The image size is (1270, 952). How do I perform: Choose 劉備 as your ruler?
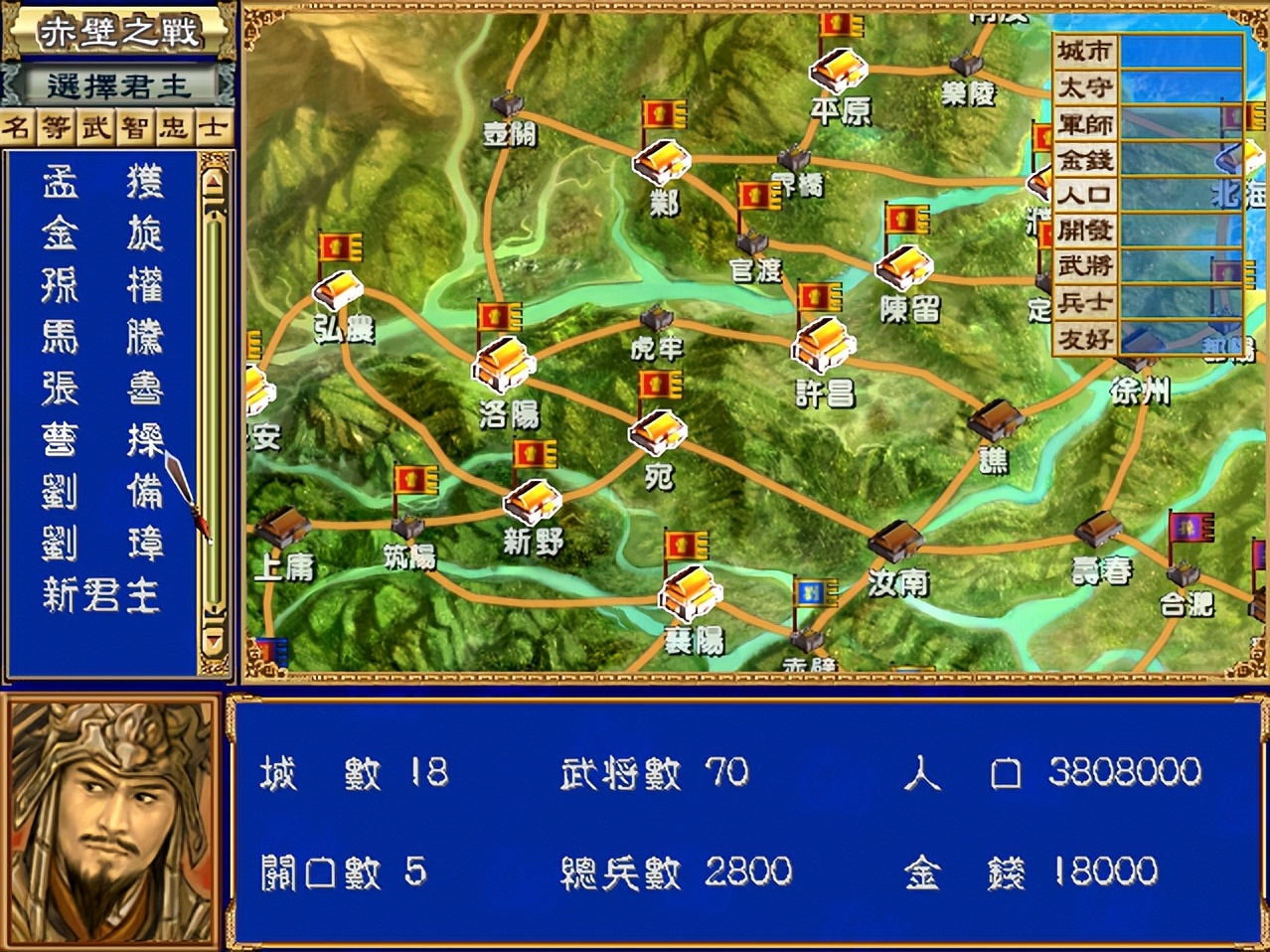(x=102, y=493)
